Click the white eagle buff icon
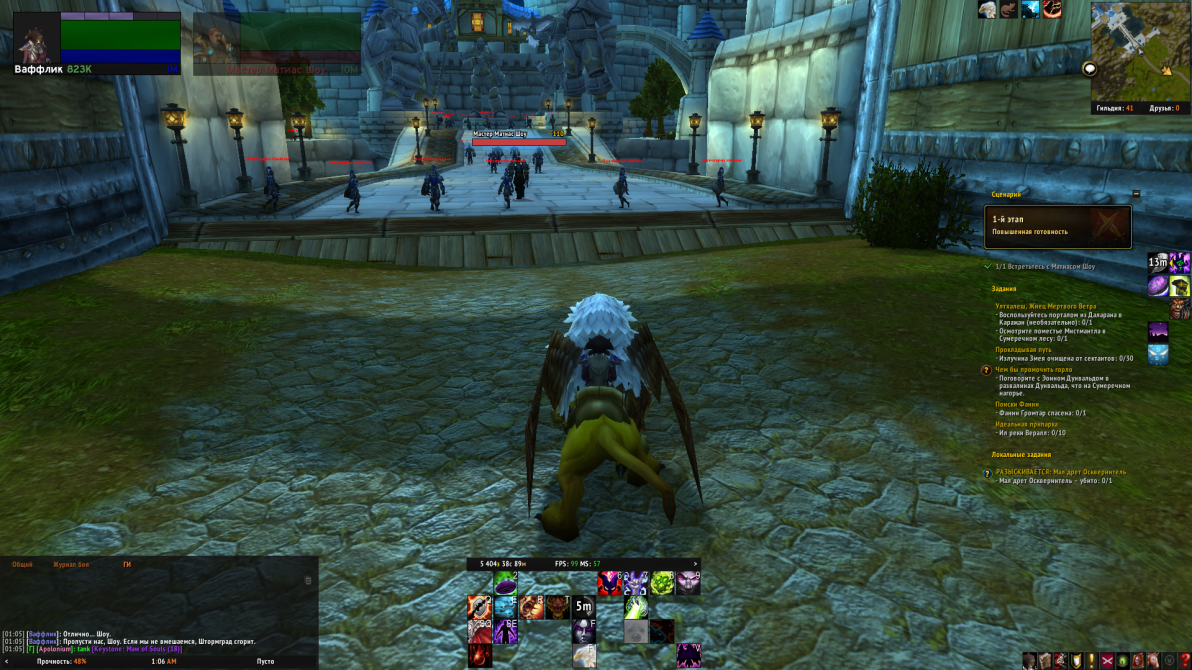Image resolution: width=1192 pixels, height=670 pixels. (987, 10)
